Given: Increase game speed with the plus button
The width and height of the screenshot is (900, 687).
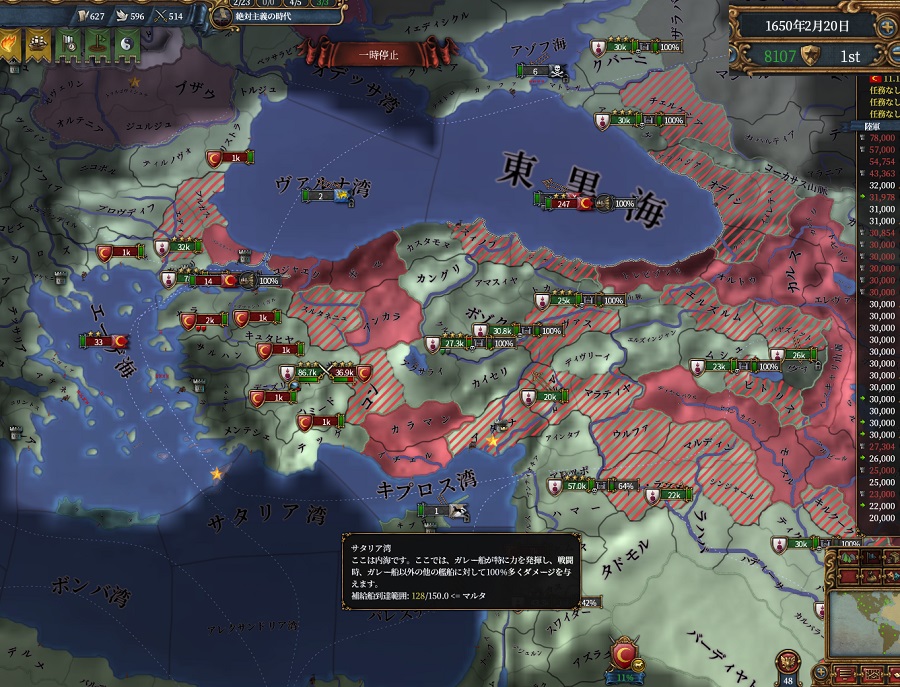Looking at the screenshot, I should [886, 25].
